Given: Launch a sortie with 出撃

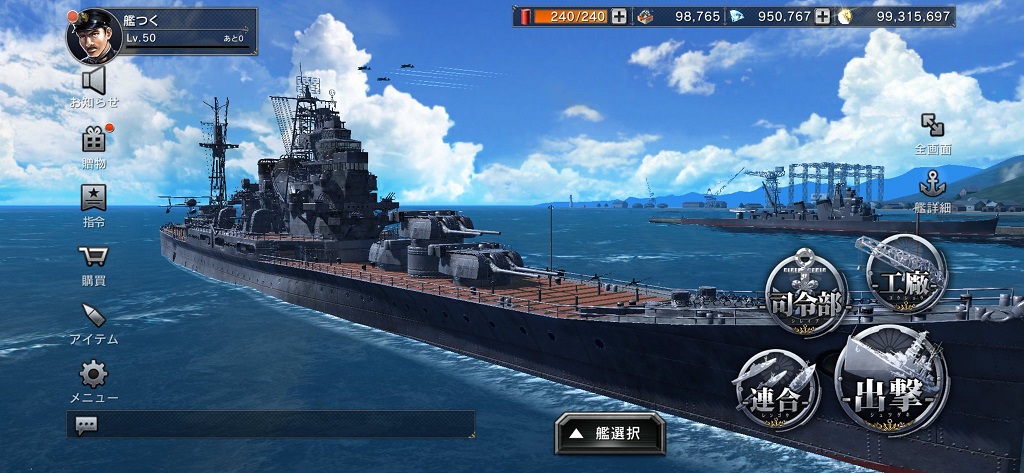Looking at the screenshot, I should tap(891, 380).
